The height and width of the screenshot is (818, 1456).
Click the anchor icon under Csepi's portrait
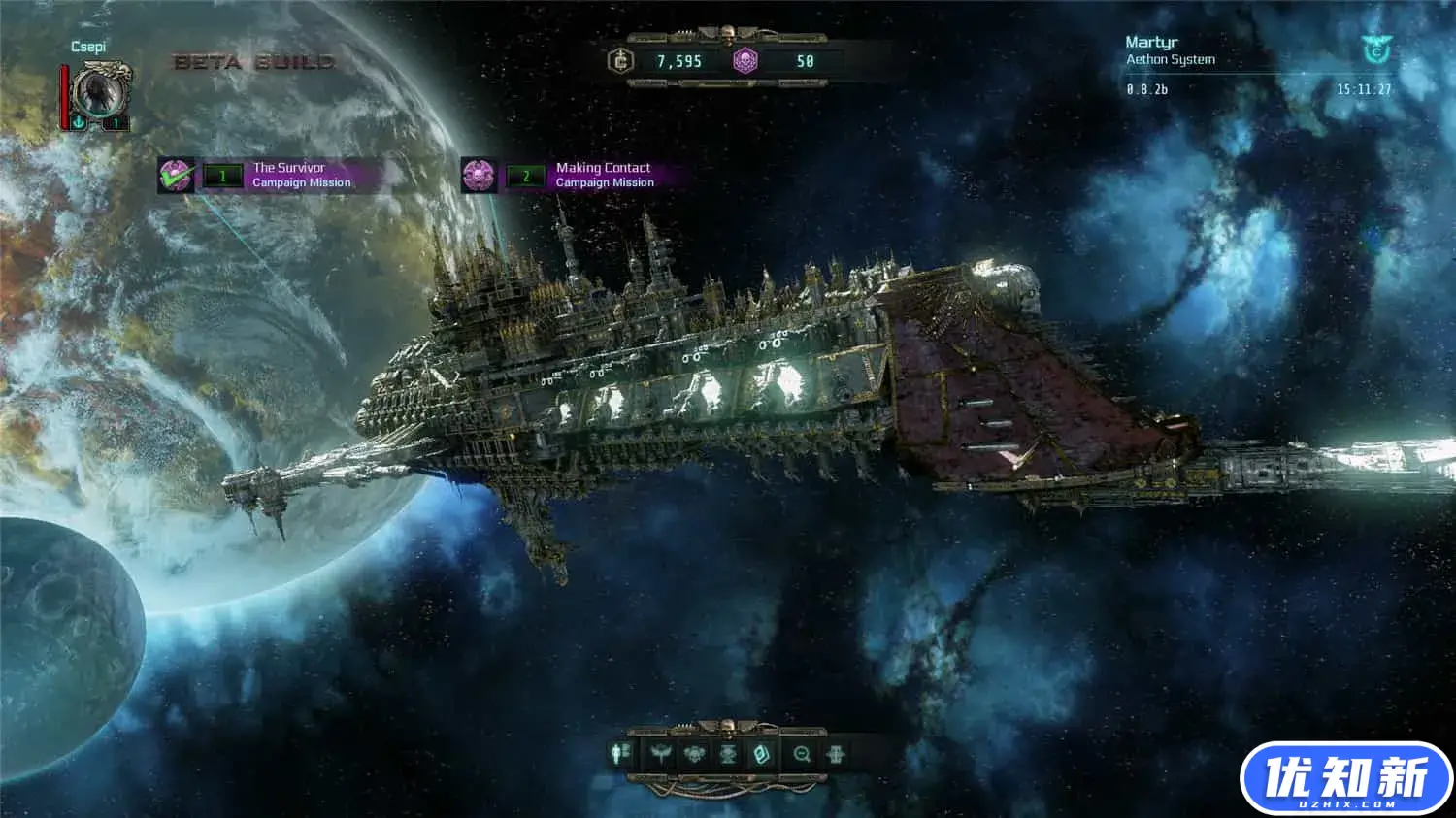[78, 123]
